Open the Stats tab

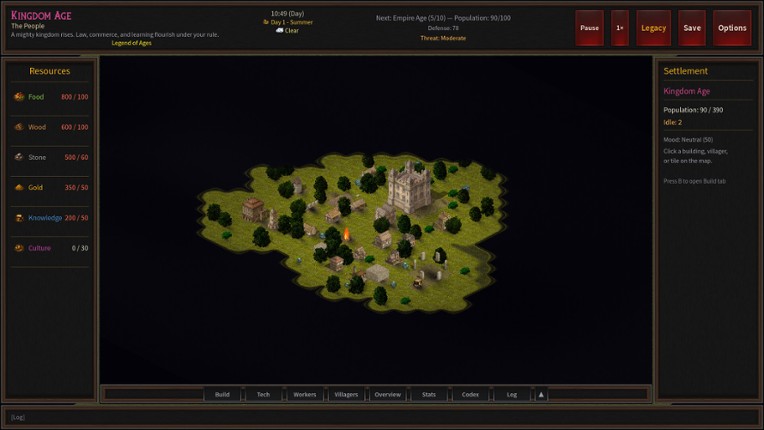pos(429,394)
